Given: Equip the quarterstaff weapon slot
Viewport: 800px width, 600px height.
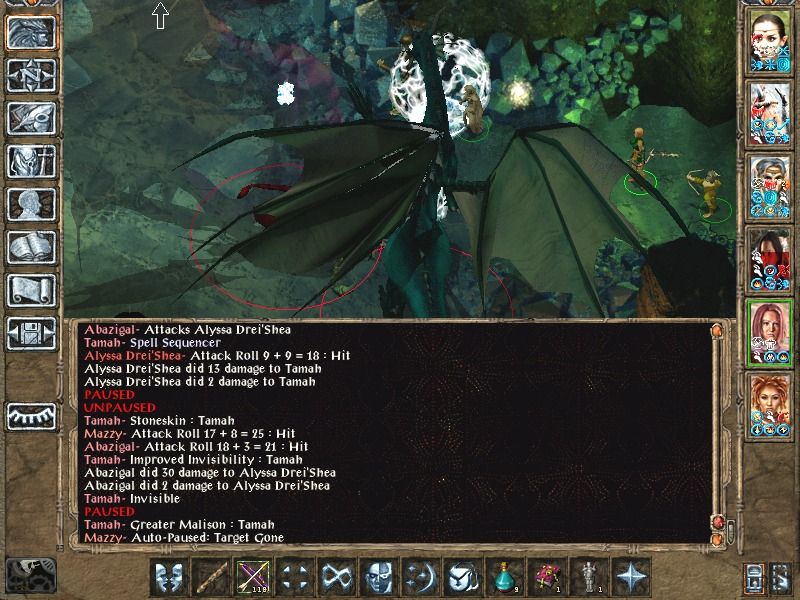Looking at the screenshot, I should point(209,577).
